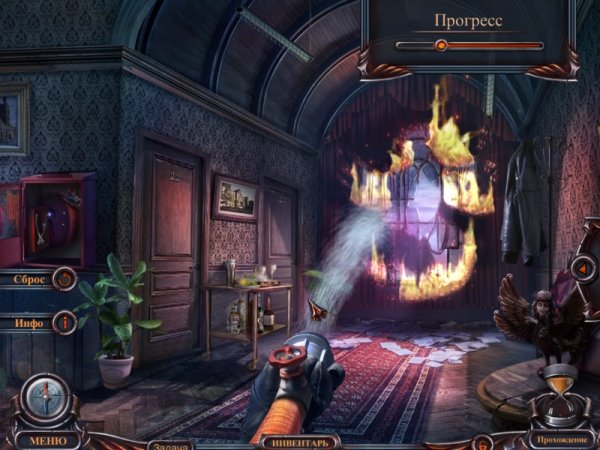Open the Инвентарь panel
This screenshot has height=450, width=600.
point(299,439)
